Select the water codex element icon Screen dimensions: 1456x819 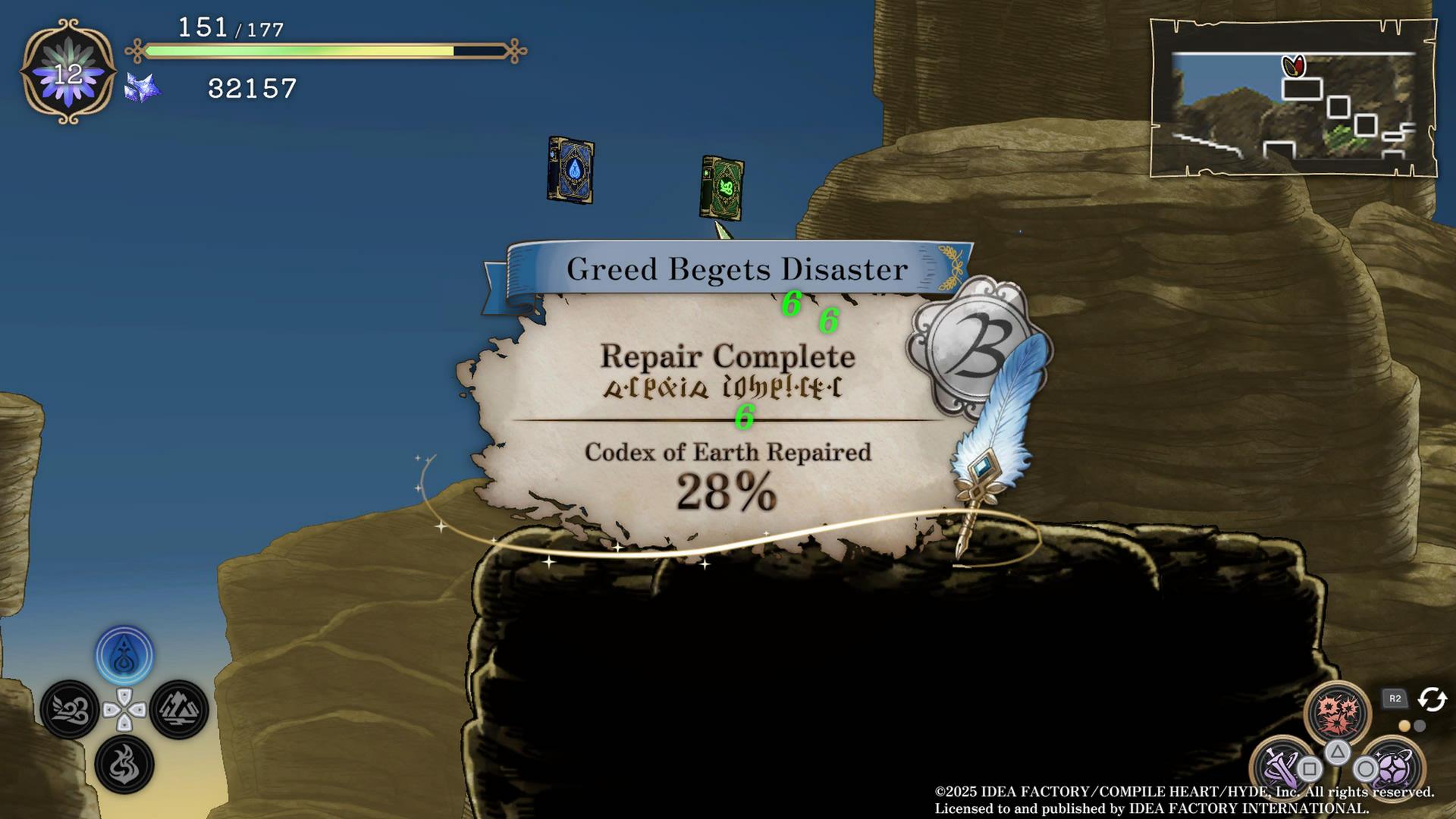pos(124,656)
